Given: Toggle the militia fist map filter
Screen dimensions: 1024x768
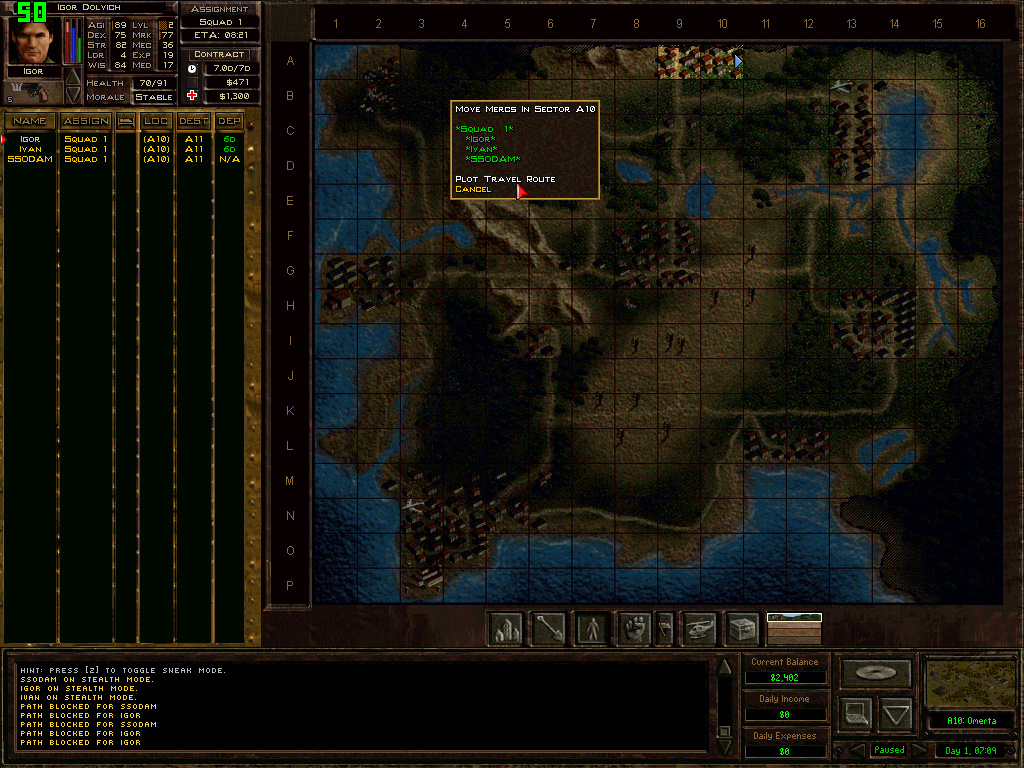Looking at the screenshot, I should 634,629.
